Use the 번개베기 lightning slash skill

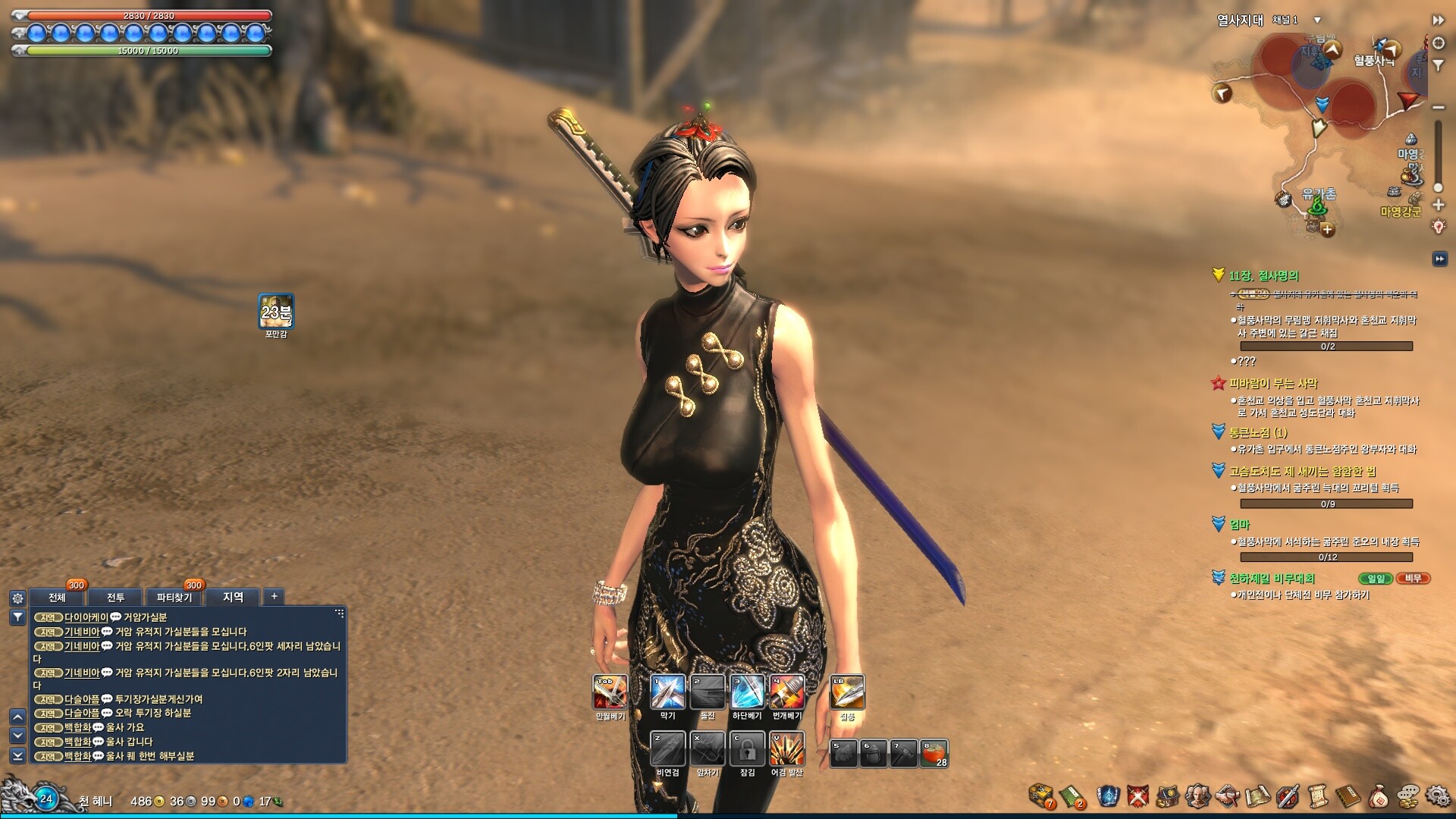787,692
